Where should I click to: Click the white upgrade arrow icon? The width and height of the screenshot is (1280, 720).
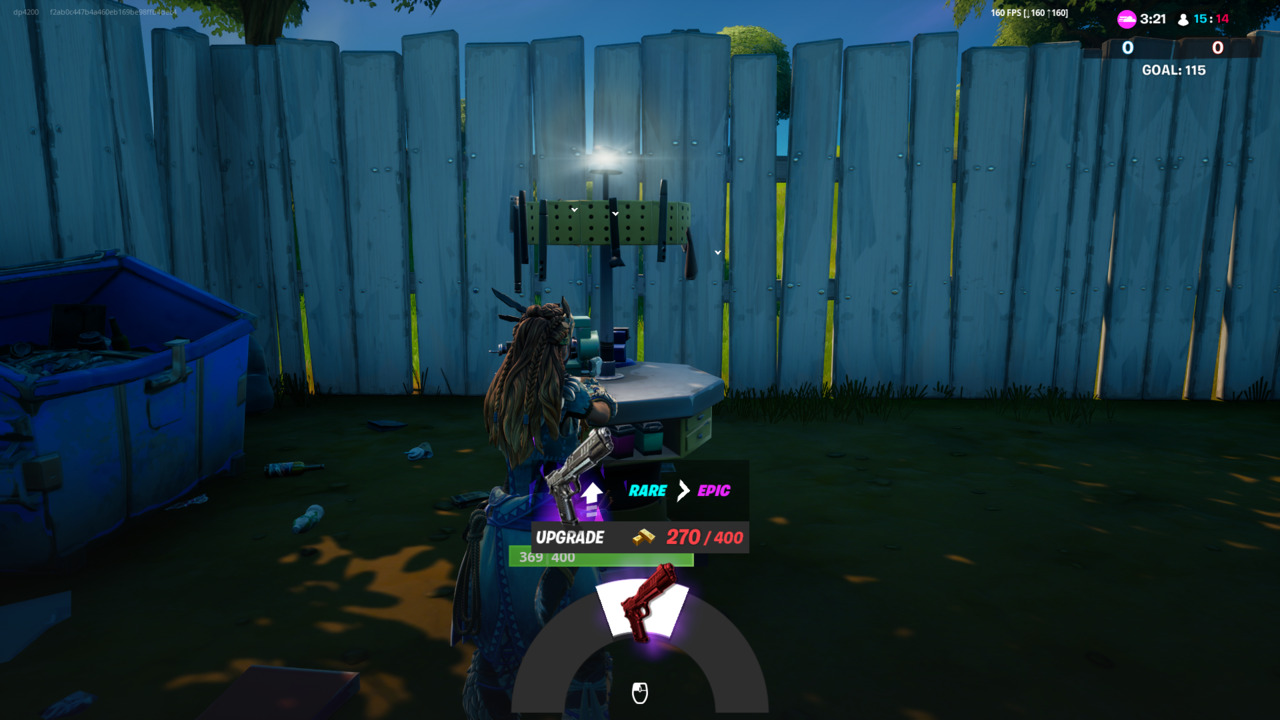point(590,493)
